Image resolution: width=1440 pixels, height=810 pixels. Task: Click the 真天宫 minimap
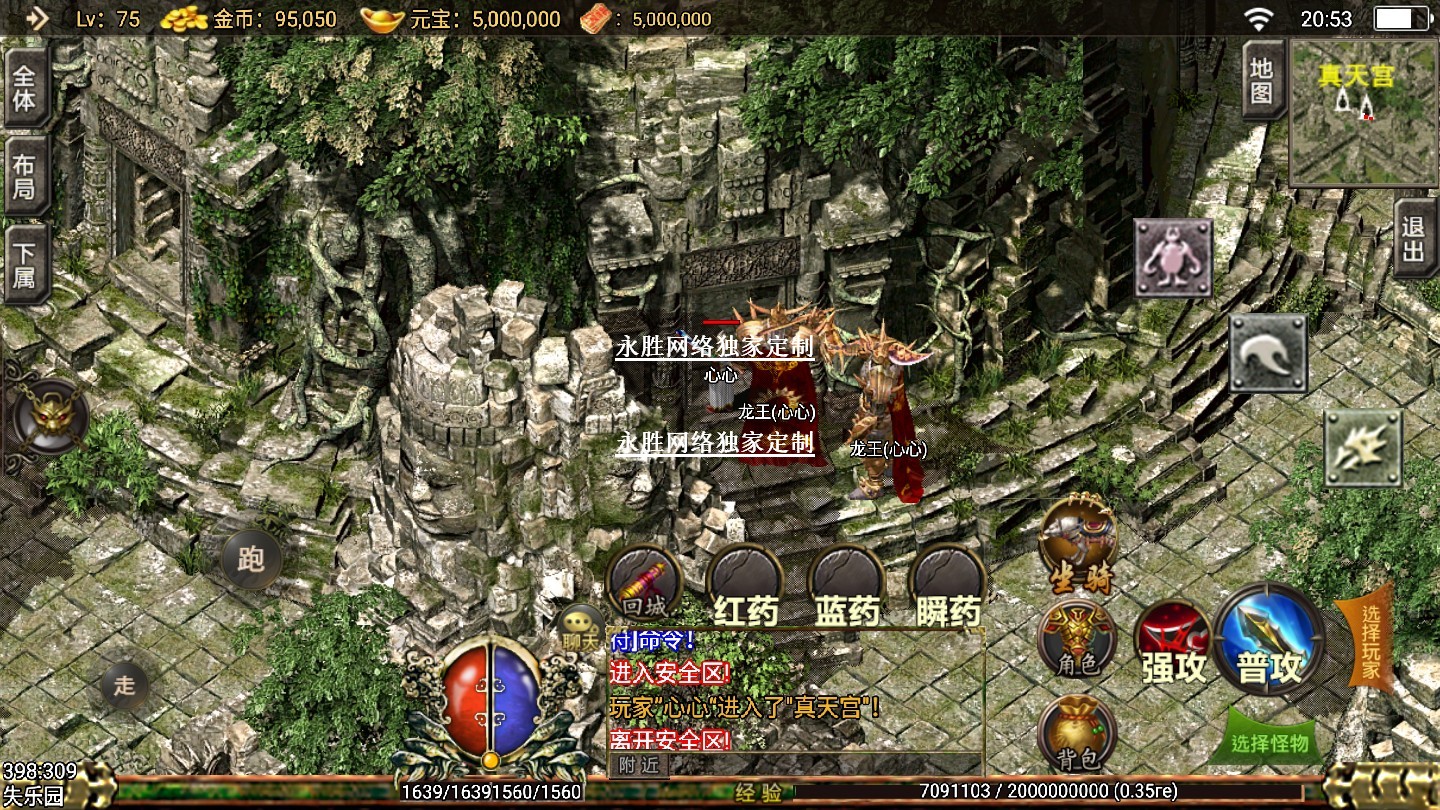pyautogui.click(x=1362, y=112)
